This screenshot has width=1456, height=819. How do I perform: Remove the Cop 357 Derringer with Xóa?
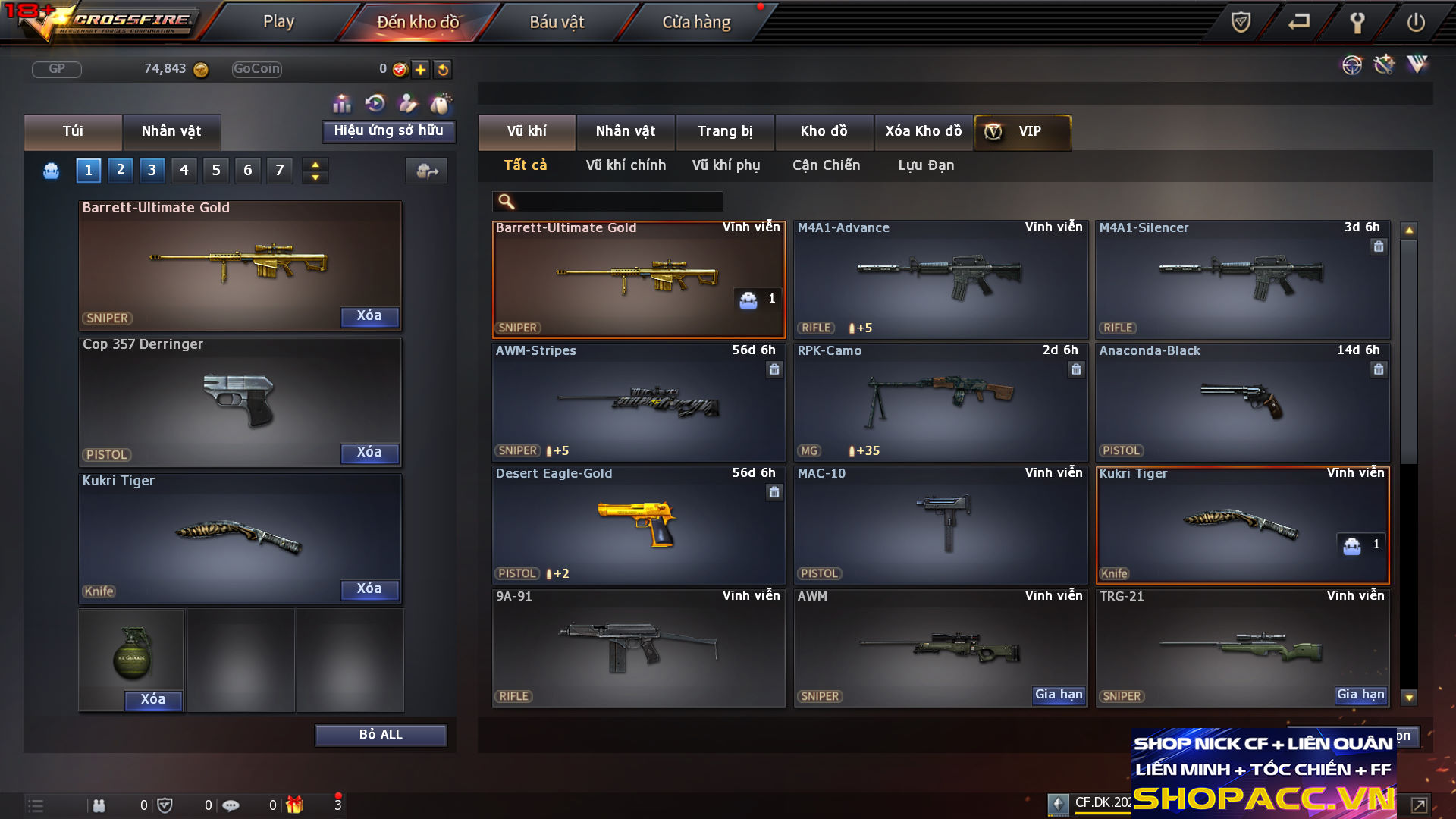(x=369, y=453)
